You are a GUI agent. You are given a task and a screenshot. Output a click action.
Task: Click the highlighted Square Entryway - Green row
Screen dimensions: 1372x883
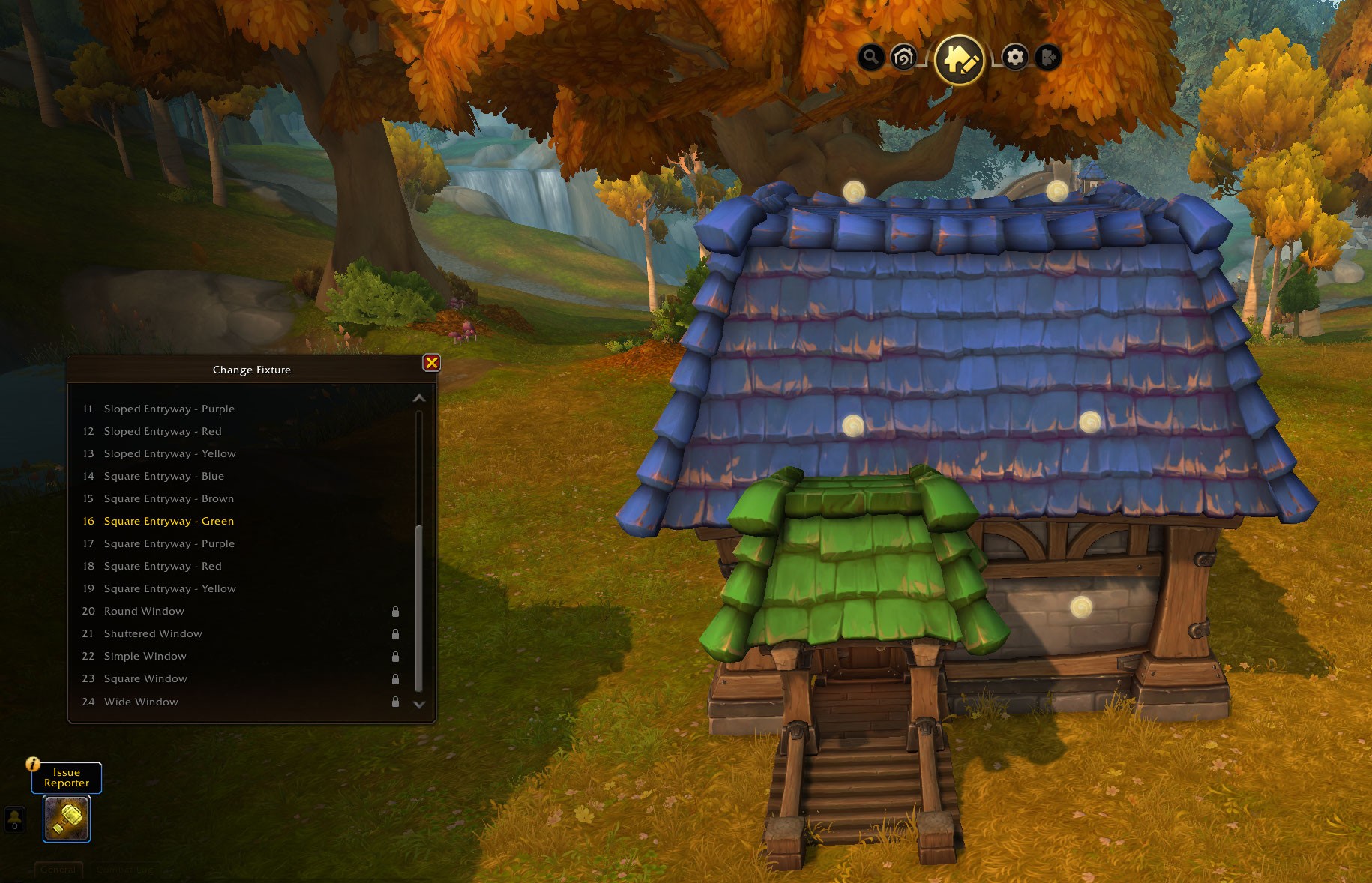pyautogui.click(x=169, y=521)
